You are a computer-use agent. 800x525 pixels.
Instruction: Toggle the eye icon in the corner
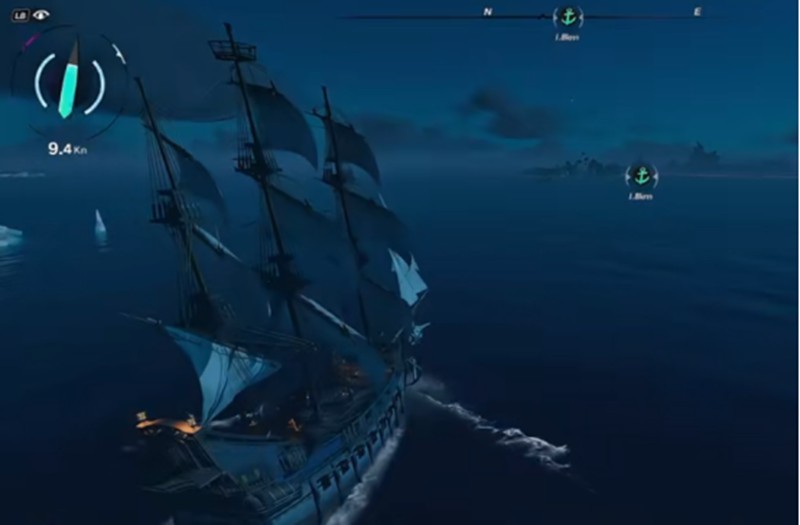click(x=40, y=15)
